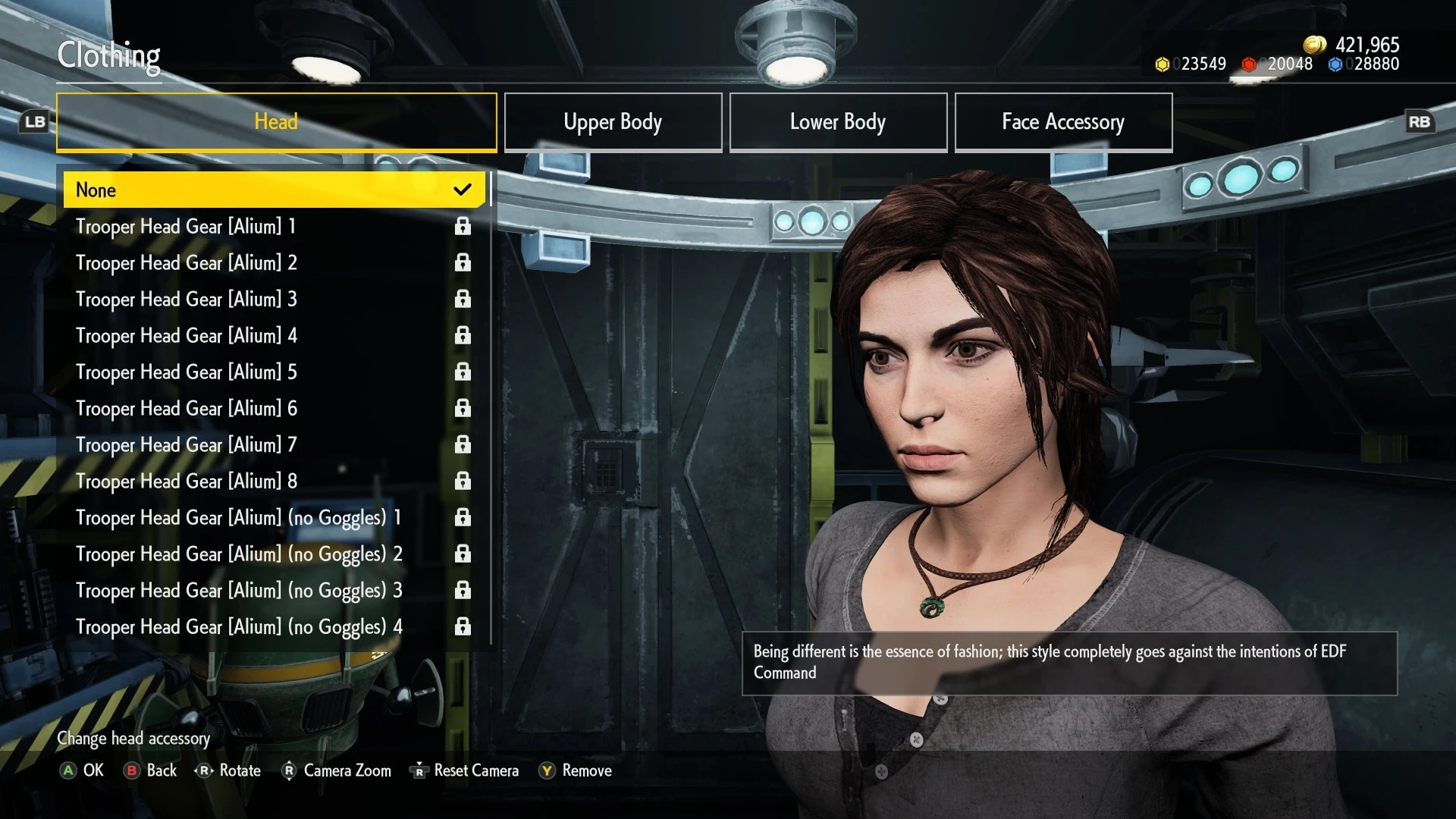1456x819 pixels.
Task: Open the Upper Body tab
Action: point(613,122)
